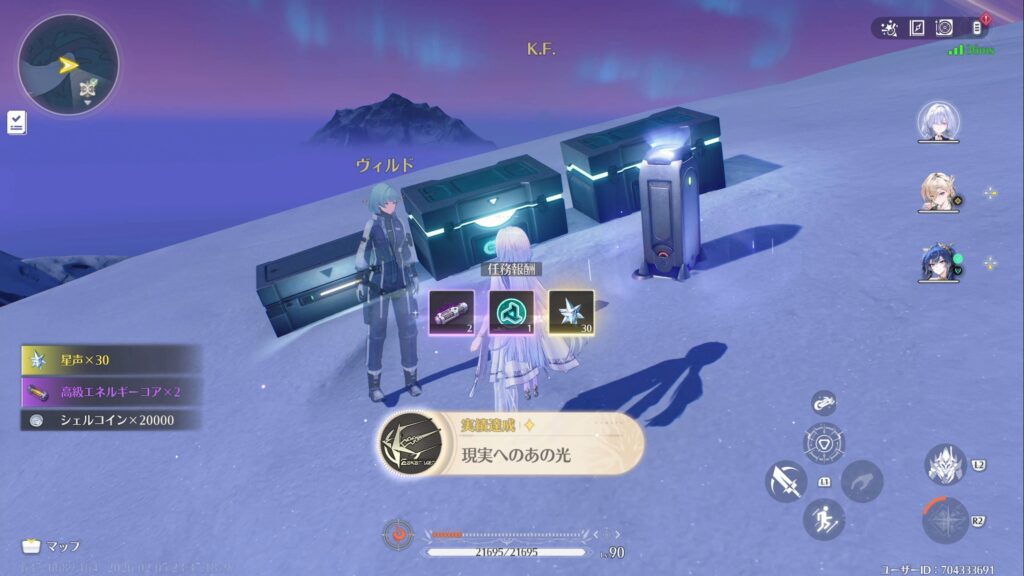Image resolution: width=1024 pixels, height=576 pixels.
Task: Open the compass guidebook icon
Action: (917, 28)
